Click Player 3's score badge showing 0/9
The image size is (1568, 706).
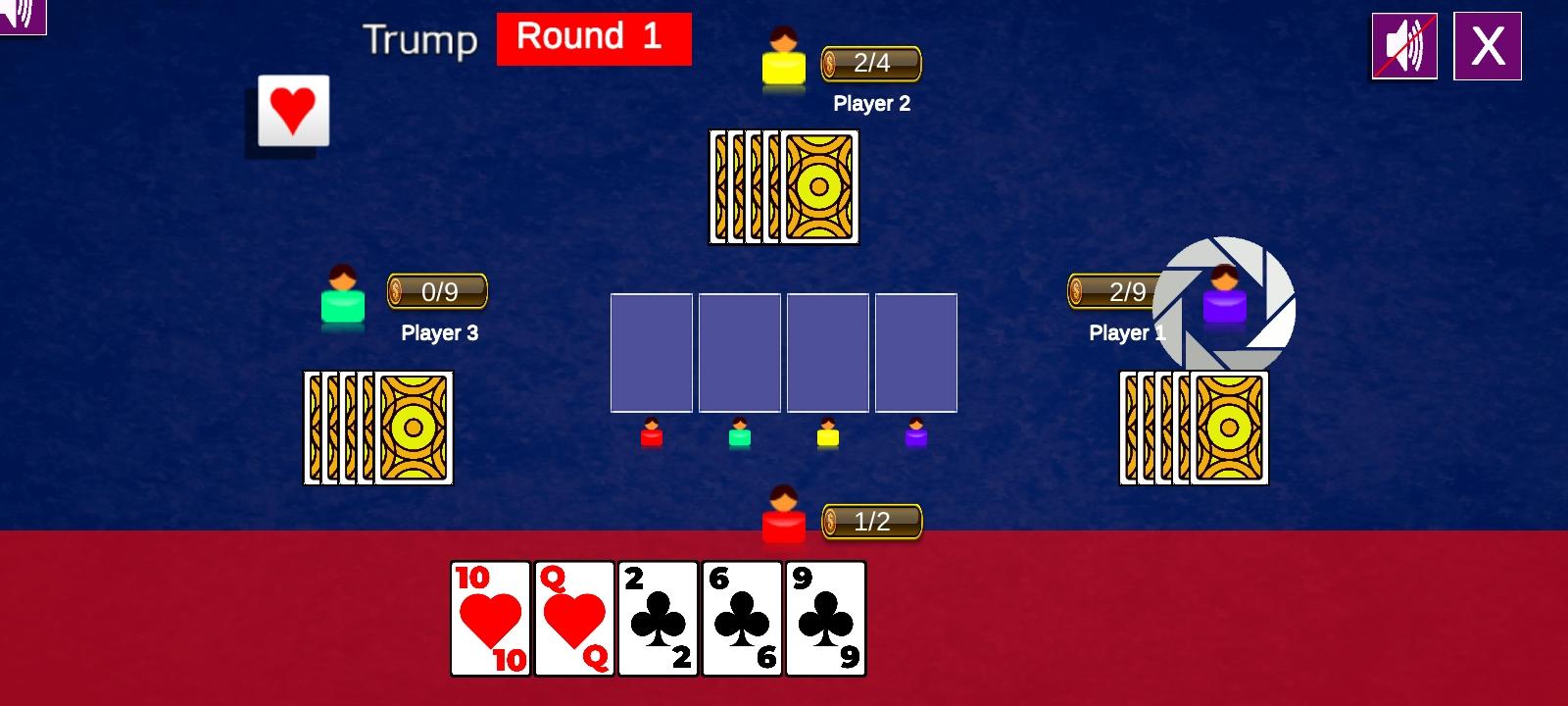coord(436,291)
